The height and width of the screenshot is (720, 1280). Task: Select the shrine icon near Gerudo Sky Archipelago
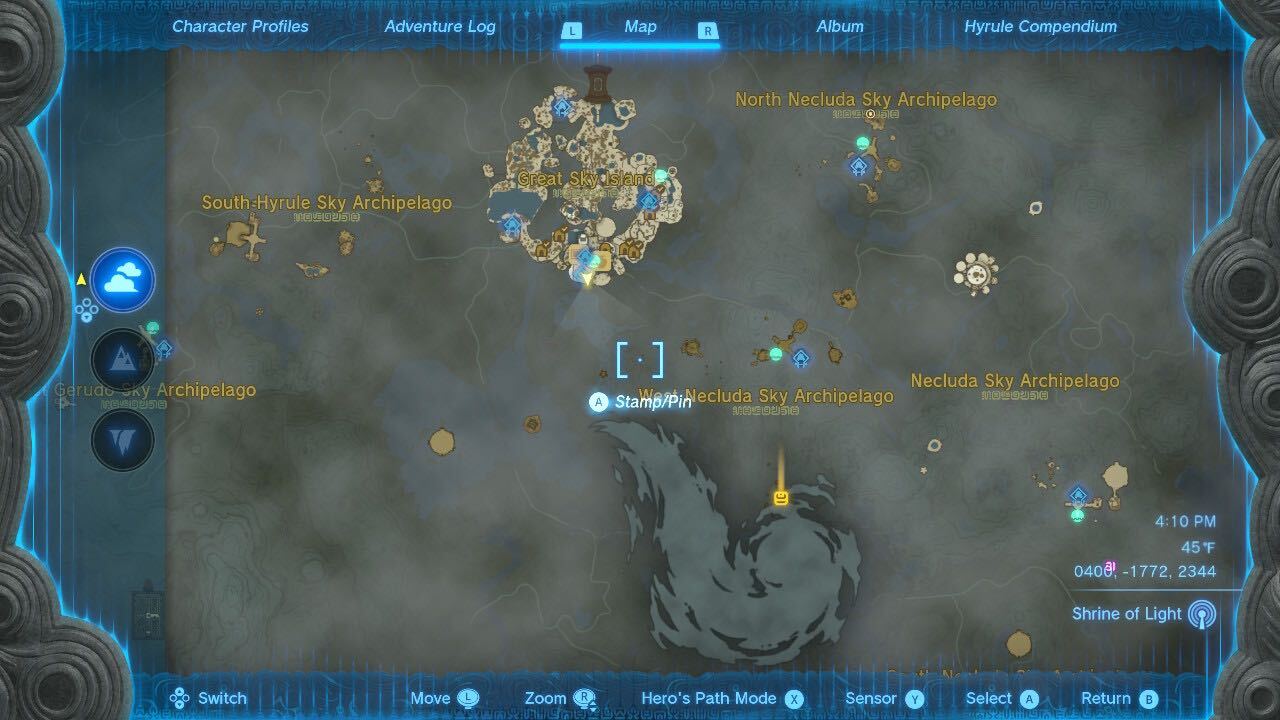[163, 349]
